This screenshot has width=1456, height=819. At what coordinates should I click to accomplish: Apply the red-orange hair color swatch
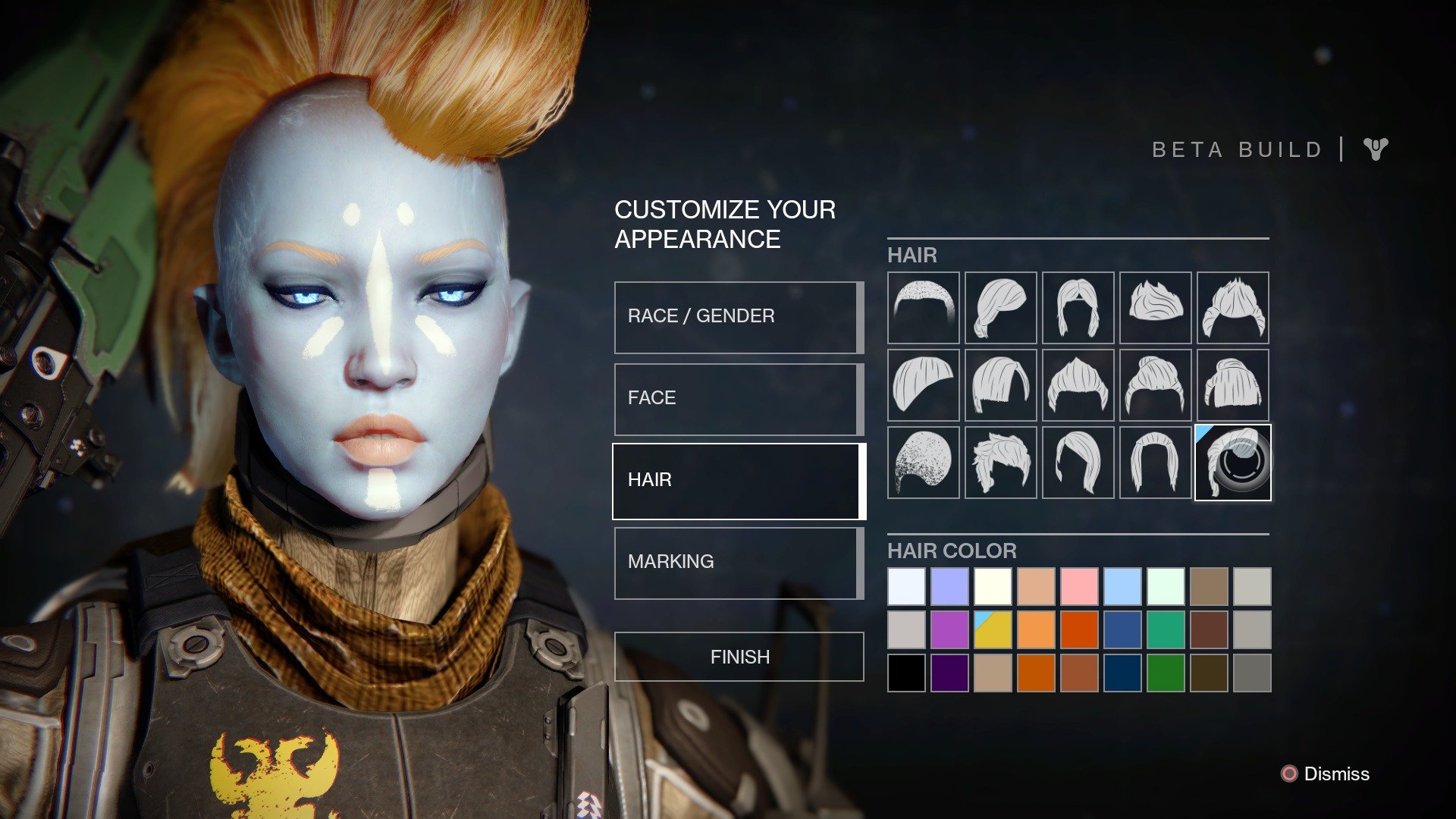(x=1078, y=629)
